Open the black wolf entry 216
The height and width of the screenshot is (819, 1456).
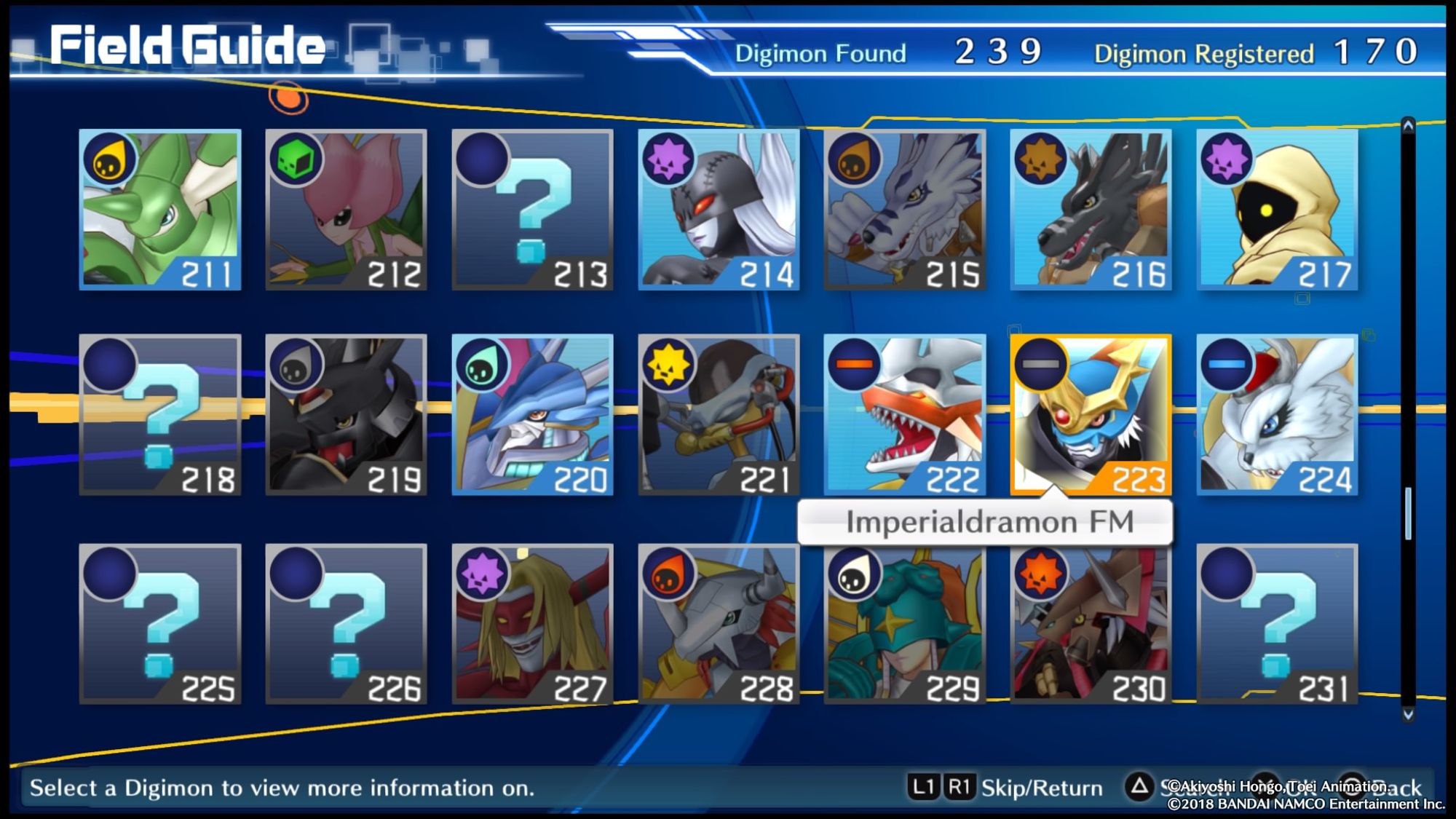coord(1091,210)
